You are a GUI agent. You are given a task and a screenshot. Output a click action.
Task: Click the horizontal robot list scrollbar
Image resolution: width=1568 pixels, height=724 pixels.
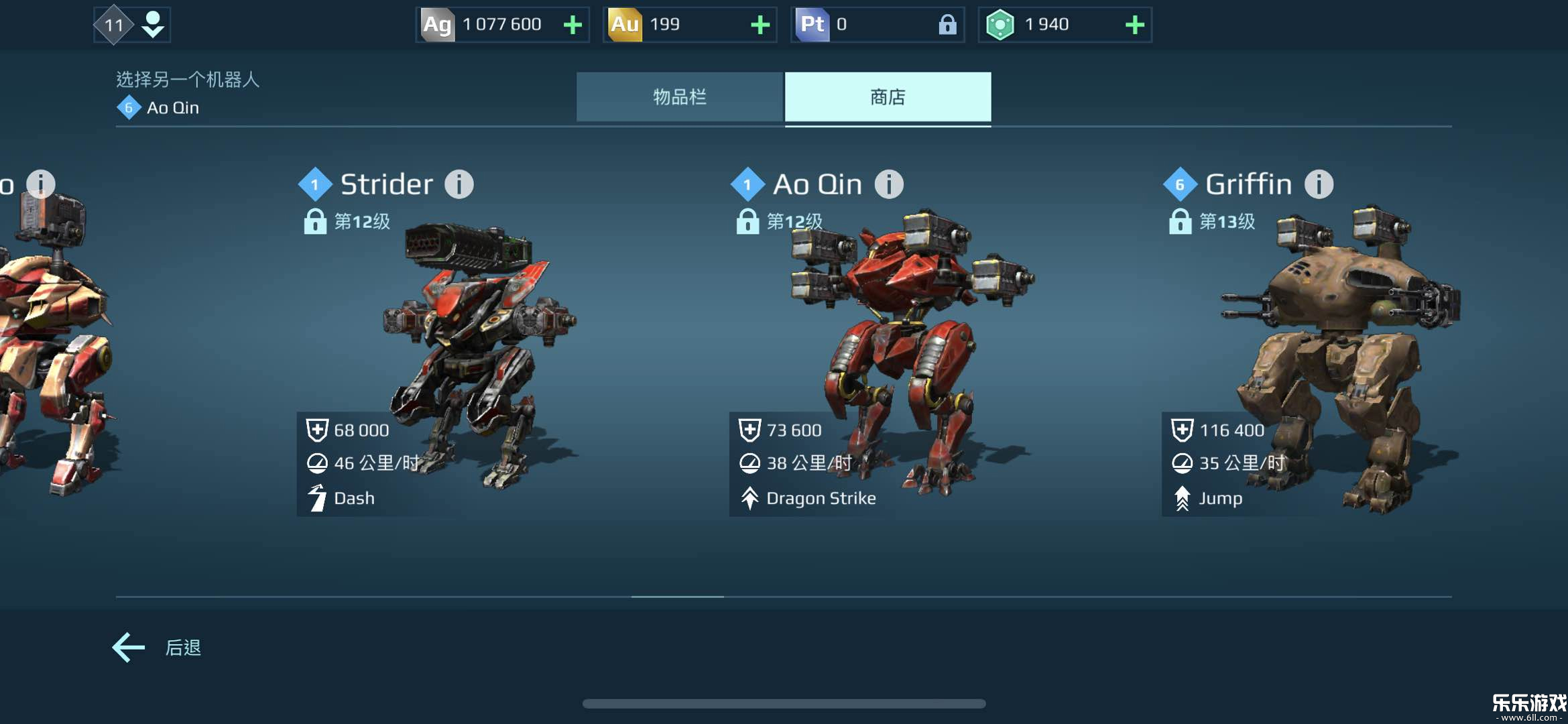[677, 596]
